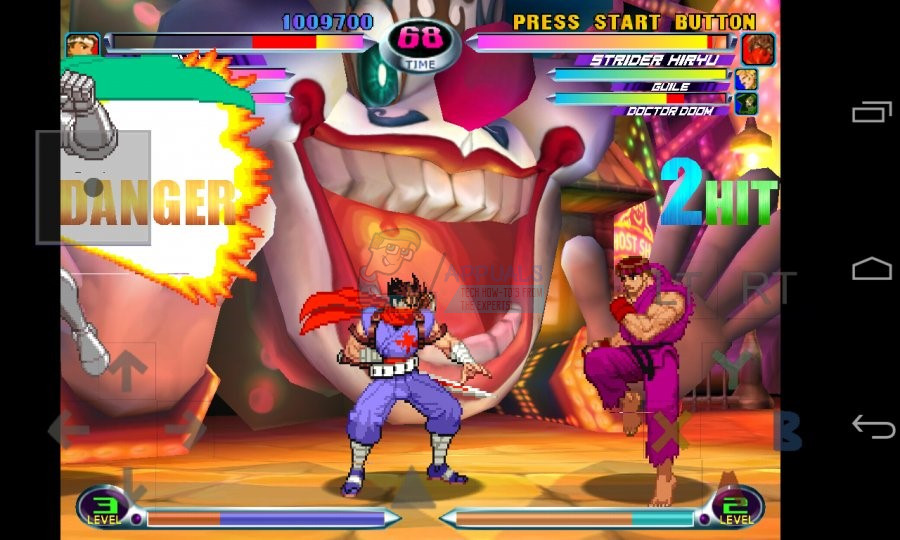Go to the Android home screen
This screenshot has height=540, width=900.
pyautogui.click(x=872, y=269)
